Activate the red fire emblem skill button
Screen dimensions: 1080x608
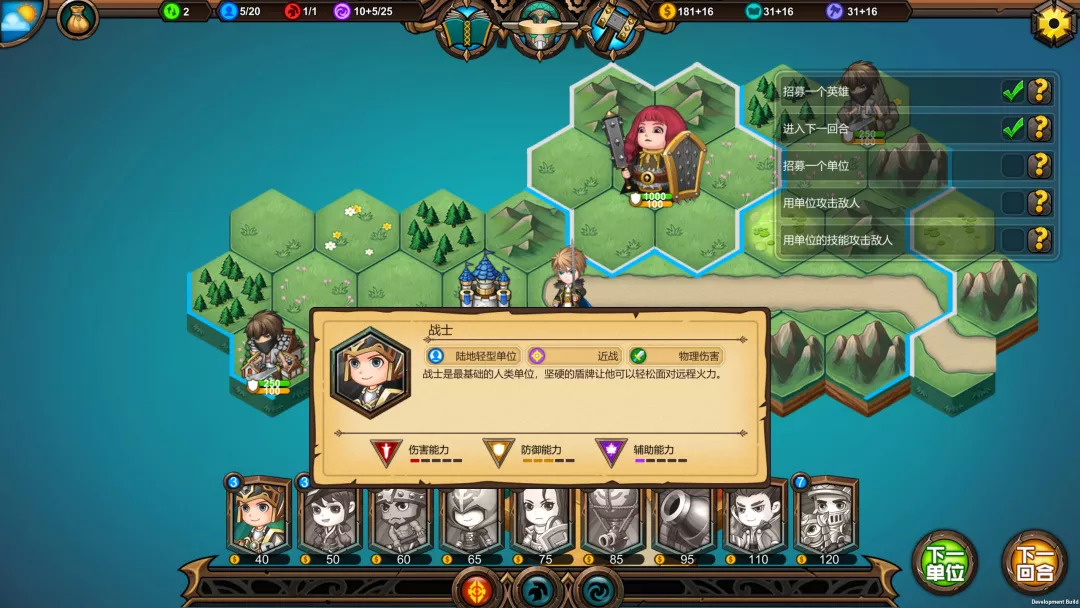tap(478, 589)
